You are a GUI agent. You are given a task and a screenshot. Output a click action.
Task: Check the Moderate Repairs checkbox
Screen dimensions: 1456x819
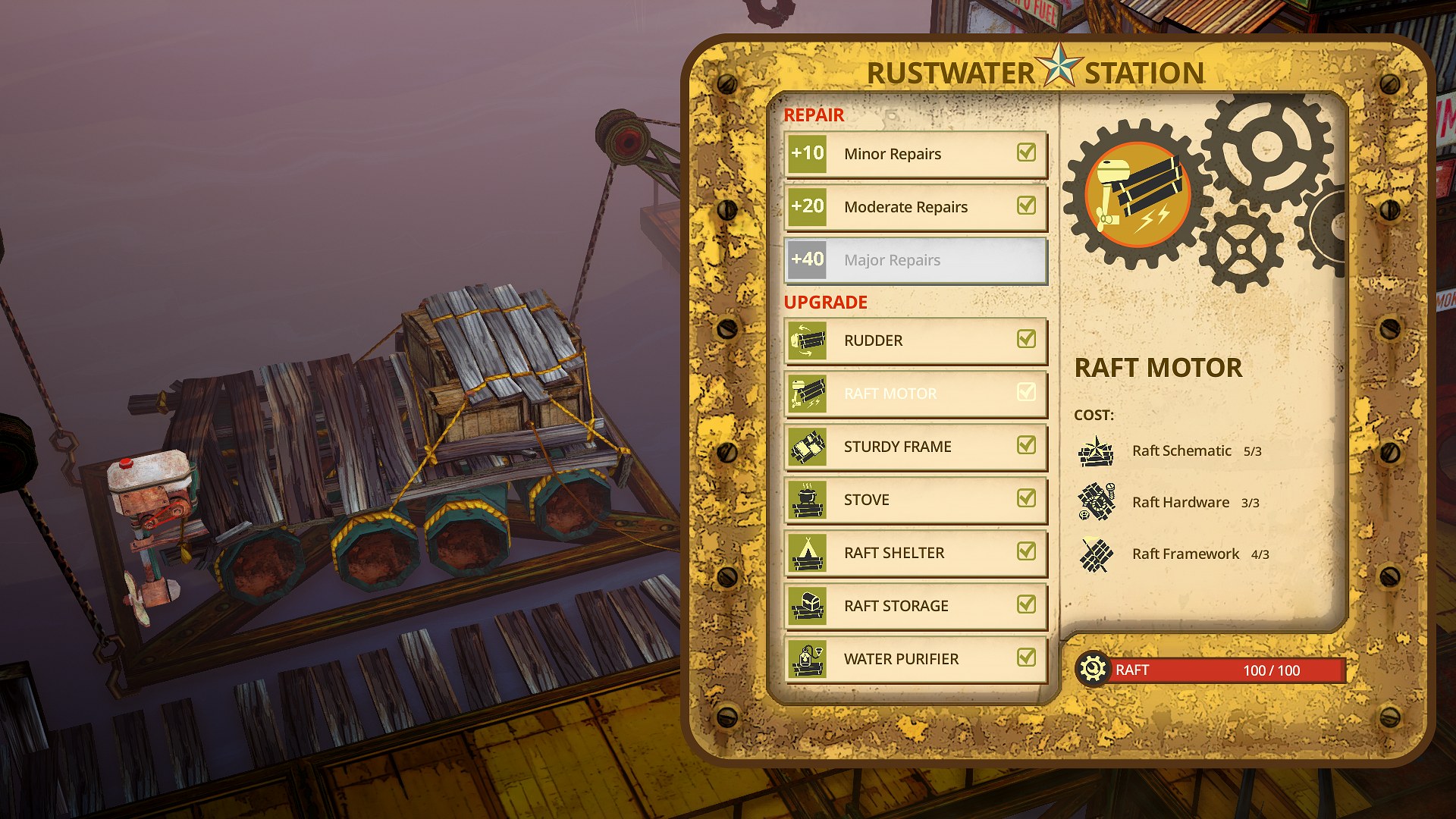tap(1026, 206)
